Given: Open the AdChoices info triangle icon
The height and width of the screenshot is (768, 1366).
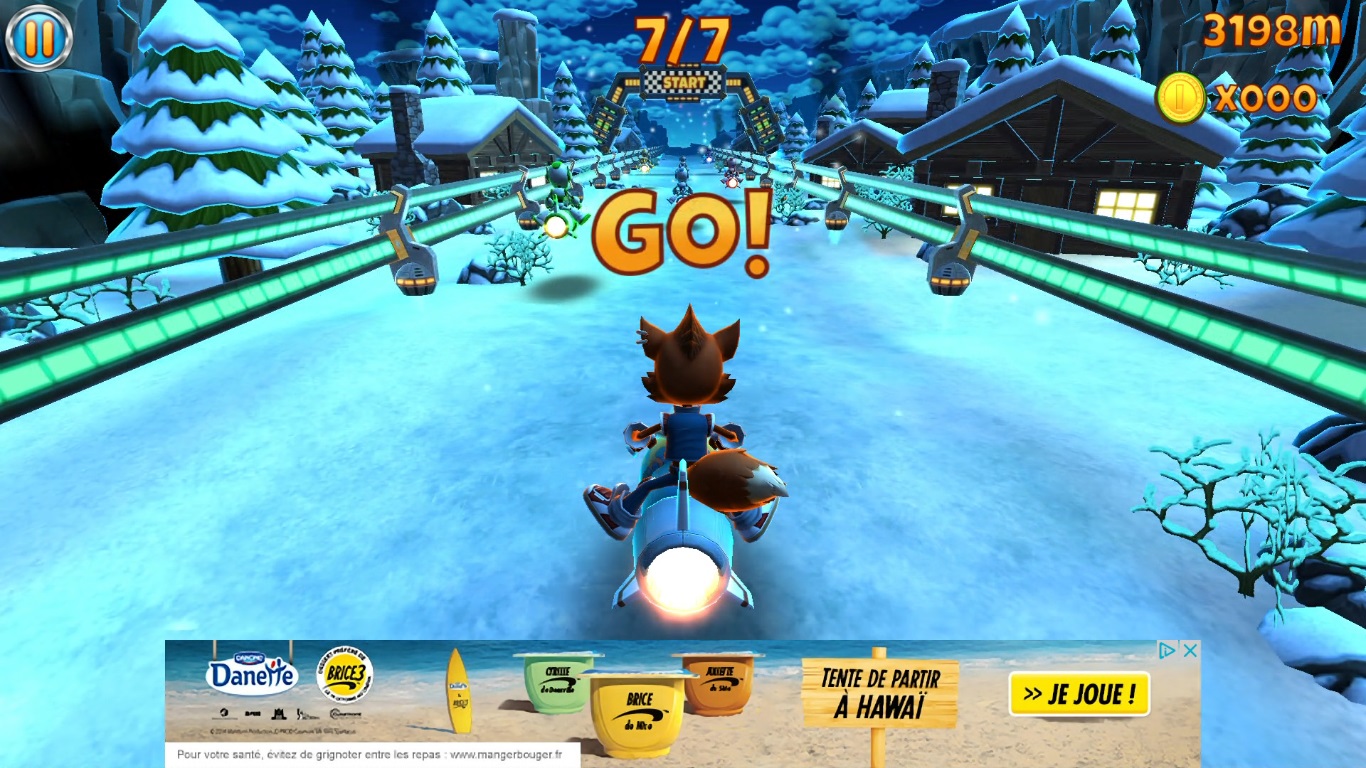Looking at the screenshot, I should coord(1167,650).
